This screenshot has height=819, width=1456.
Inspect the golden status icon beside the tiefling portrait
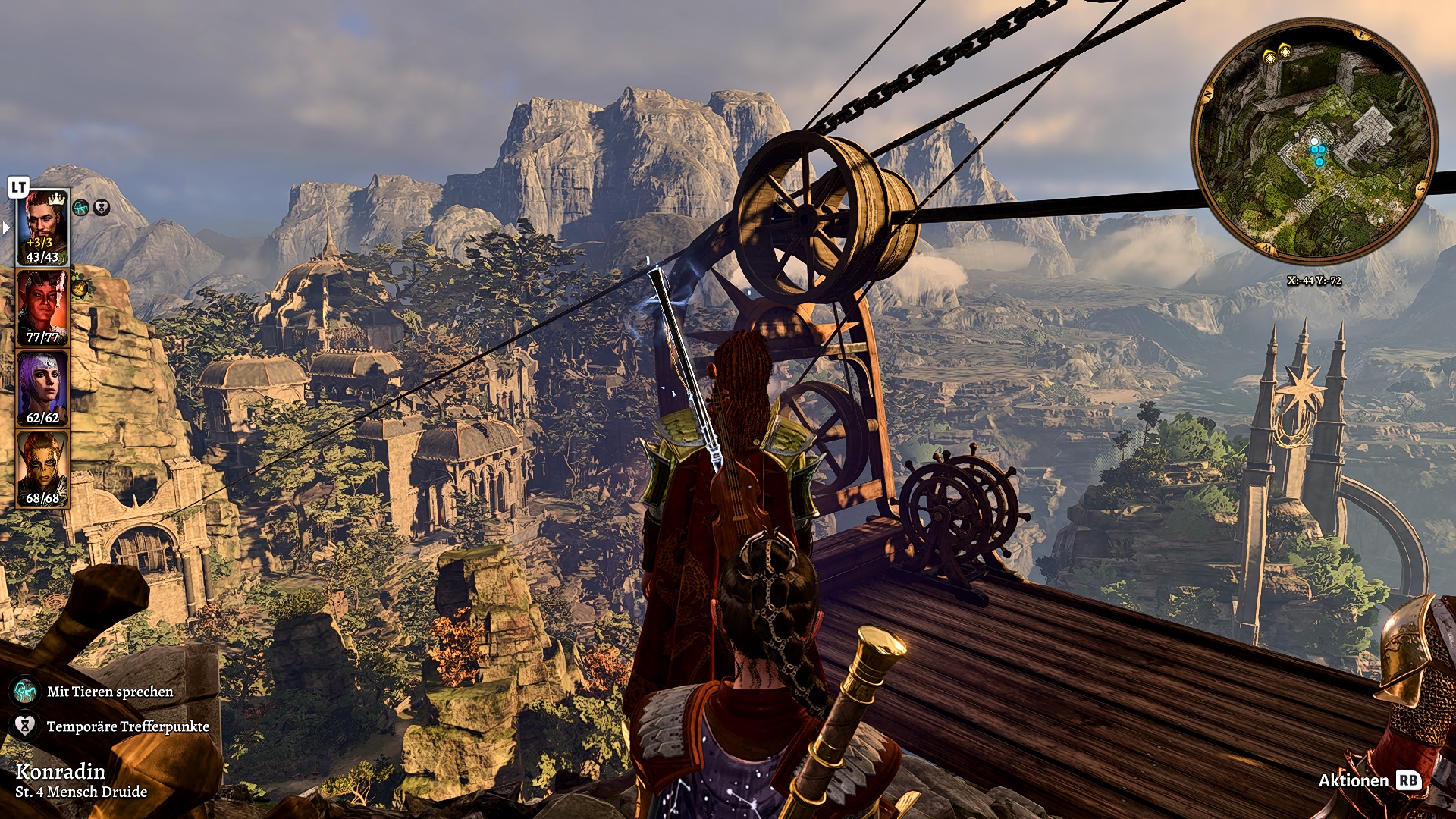(x=80, y=287)
